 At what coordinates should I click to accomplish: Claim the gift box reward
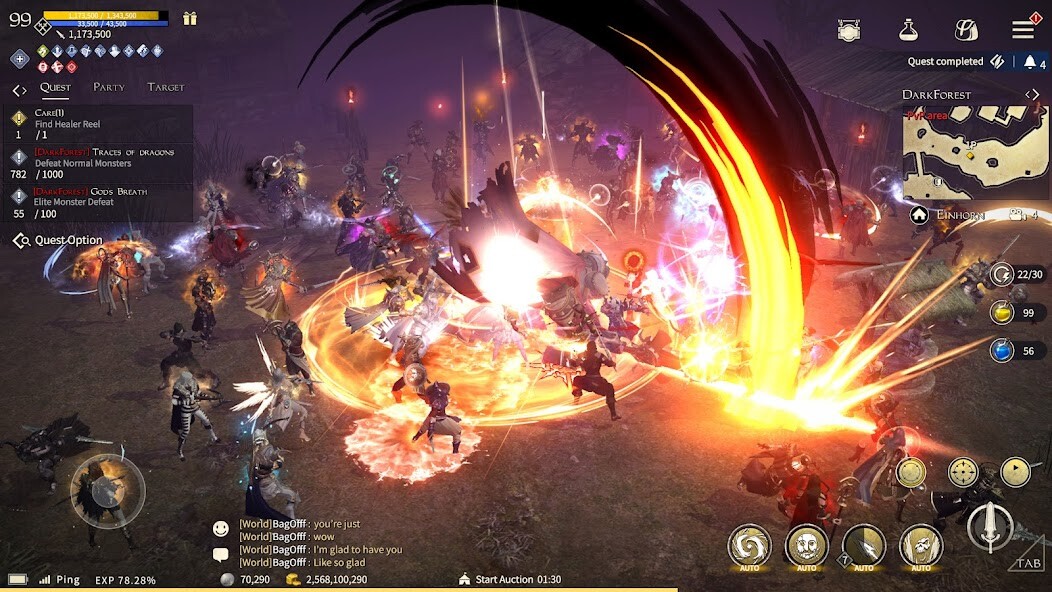click(x=190, y=18)
